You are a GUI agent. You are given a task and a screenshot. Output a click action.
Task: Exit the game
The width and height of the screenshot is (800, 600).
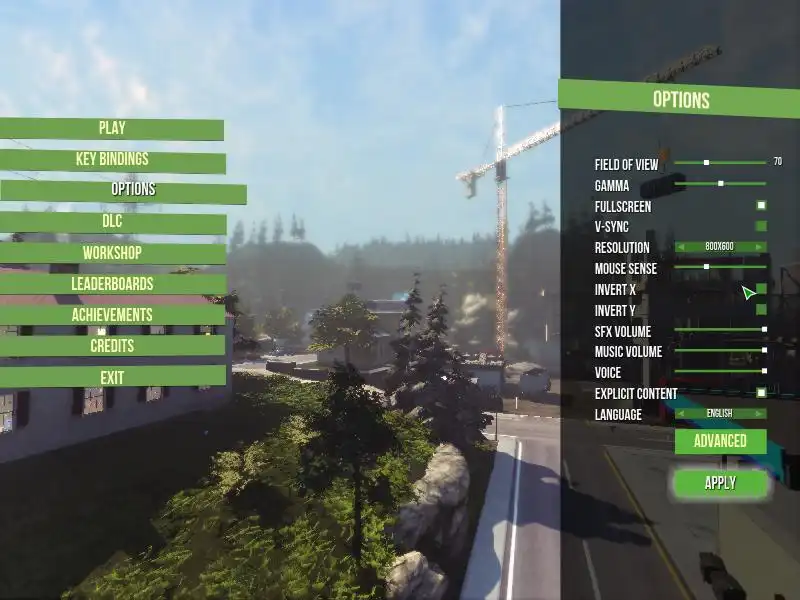coord(112,377)
